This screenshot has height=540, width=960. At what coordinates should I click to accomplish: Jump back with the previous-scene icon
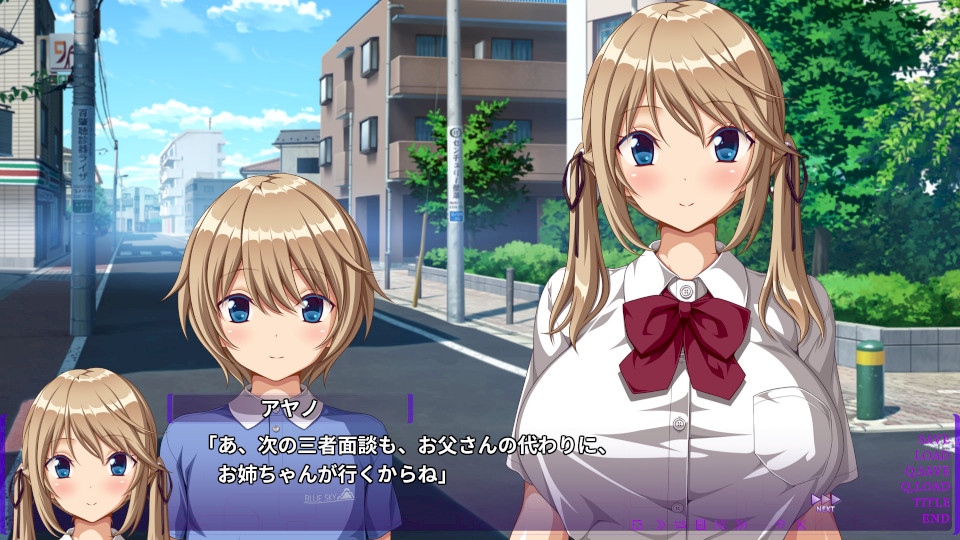[x=720, y=525]
